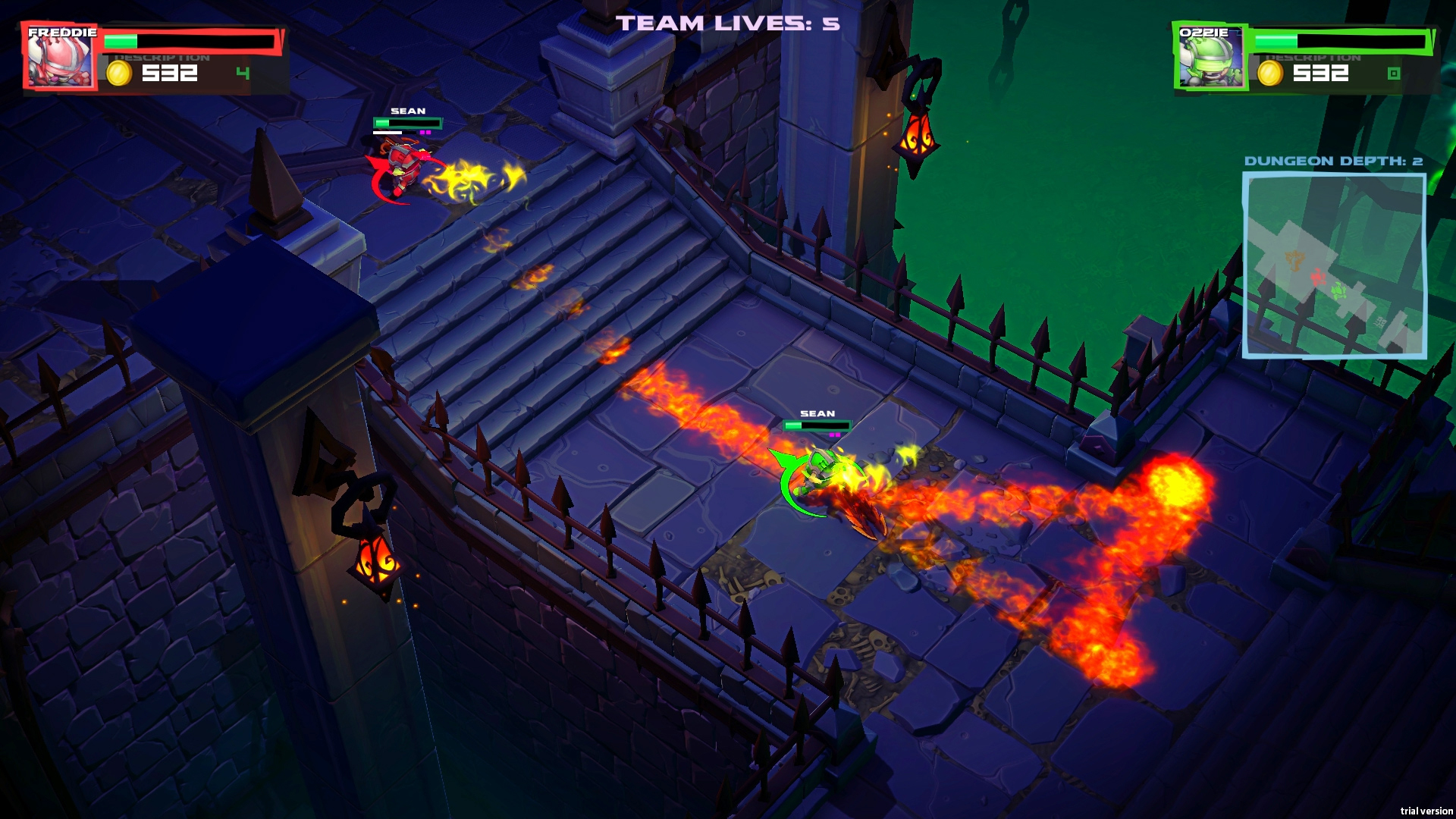Viewport: 1456px width, 819px height.
Task: Click the orange statue marker on the minimap
Action: coord(1294,259)
